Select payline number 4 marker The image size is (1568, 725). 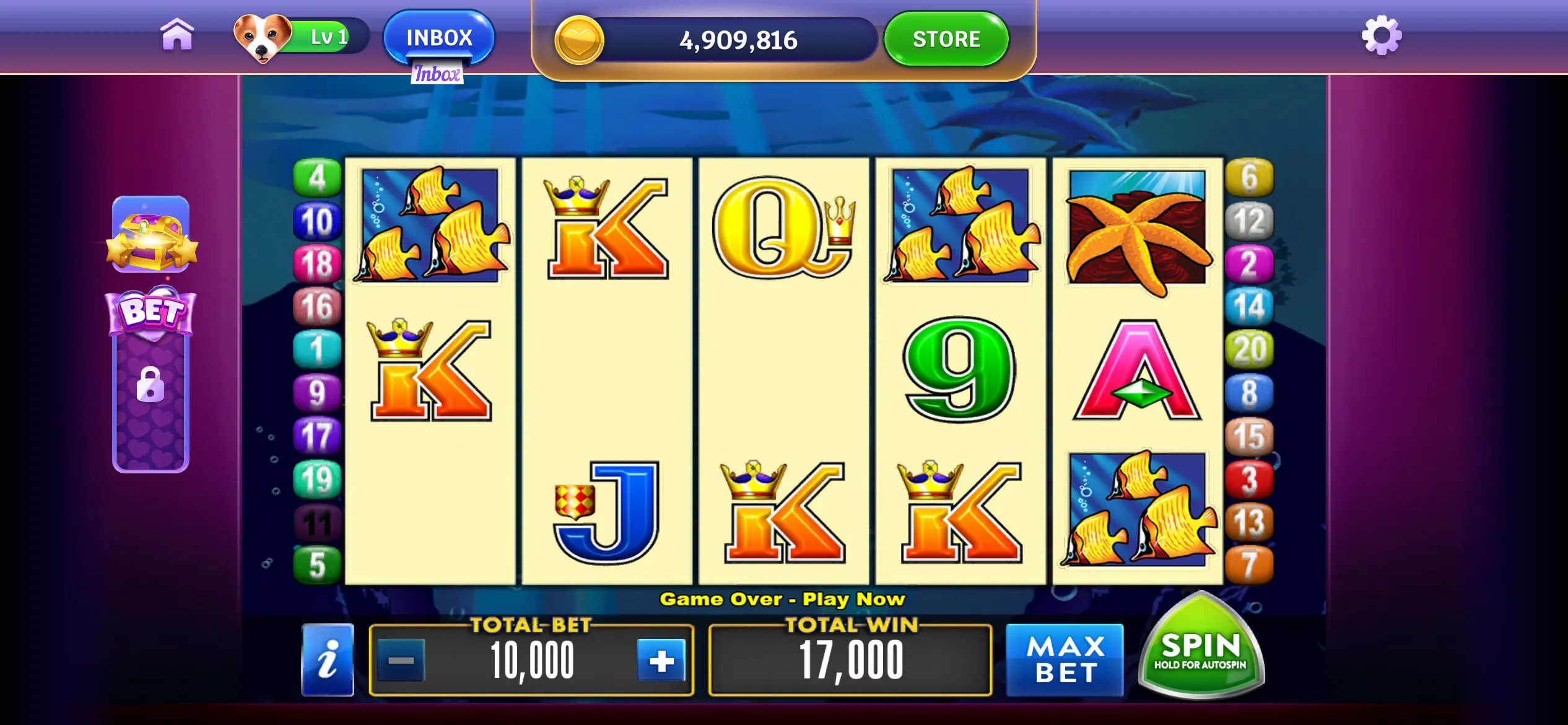(x=317, y=178)
